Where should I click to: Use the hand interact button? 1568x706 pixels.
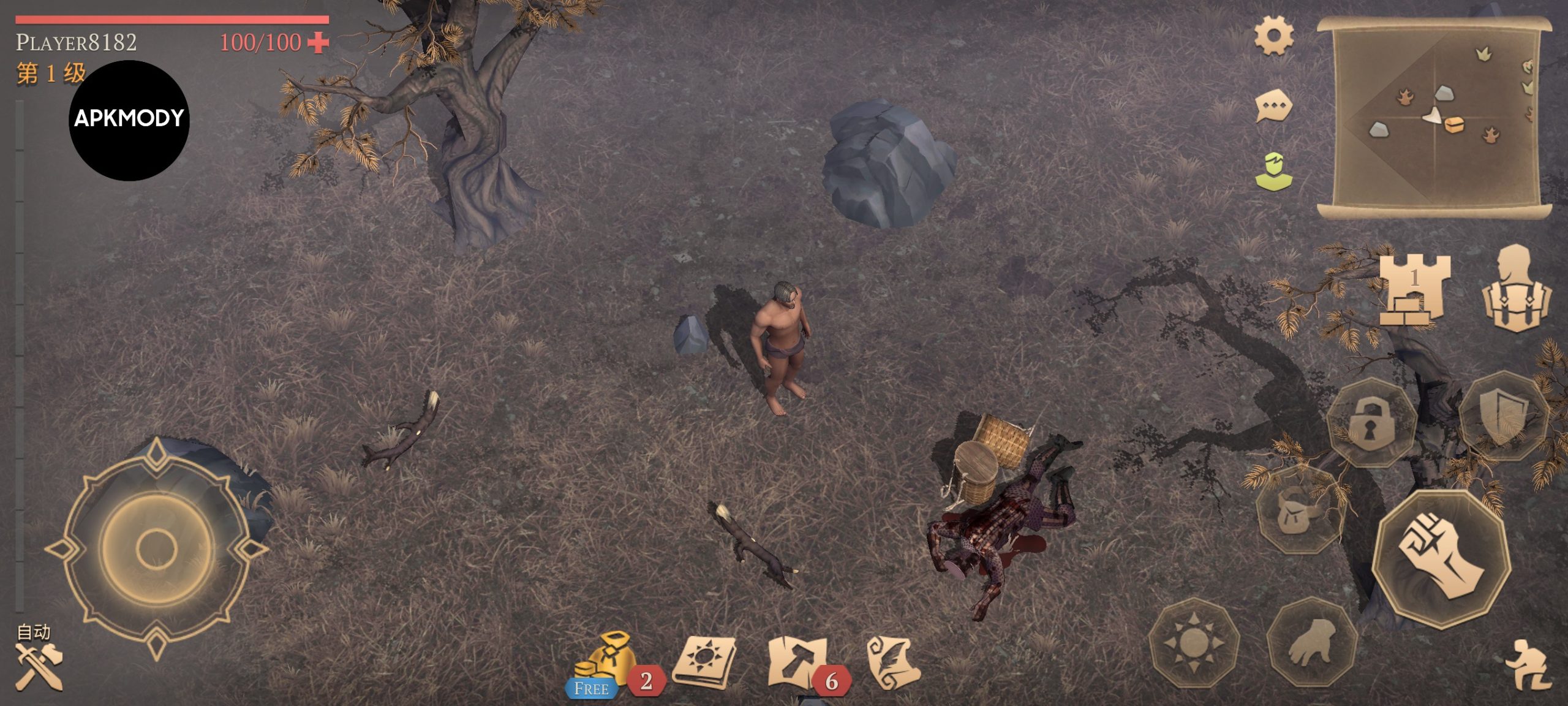point(1312,642)
